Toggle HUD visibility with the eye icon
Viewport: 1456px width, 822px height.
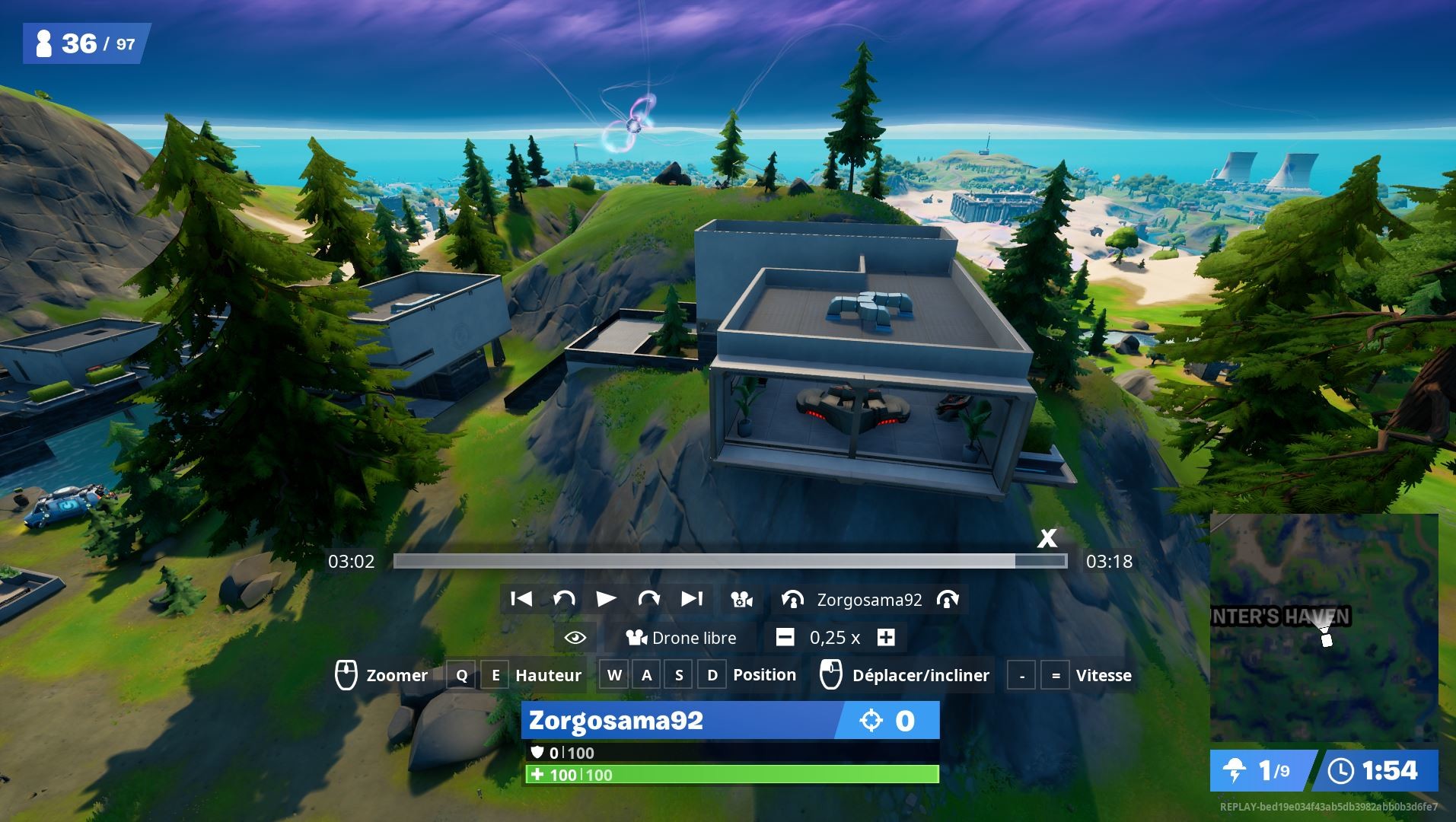coord(575,638)
